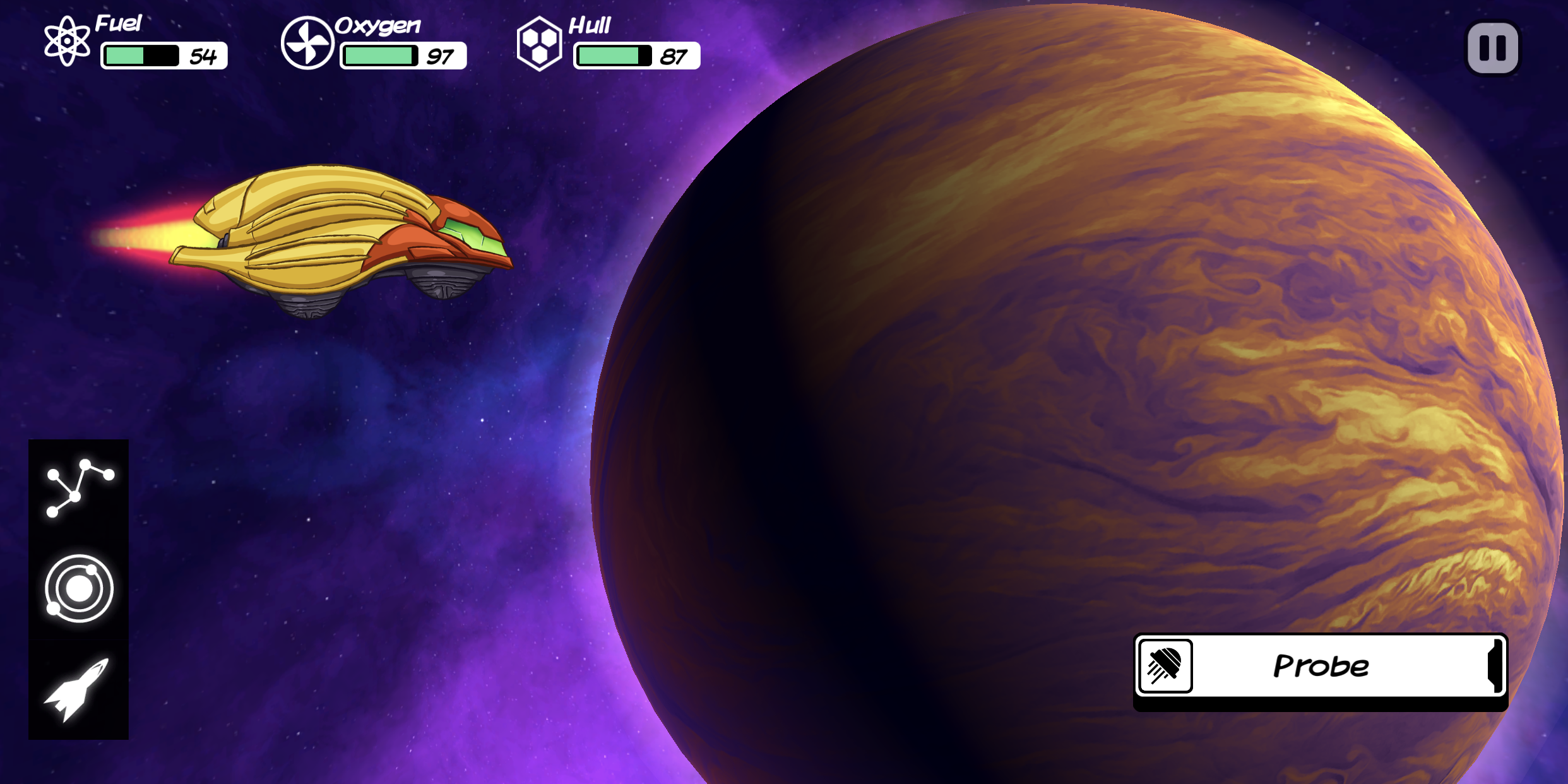Click the Oxygen label text

tap(377, 27)
